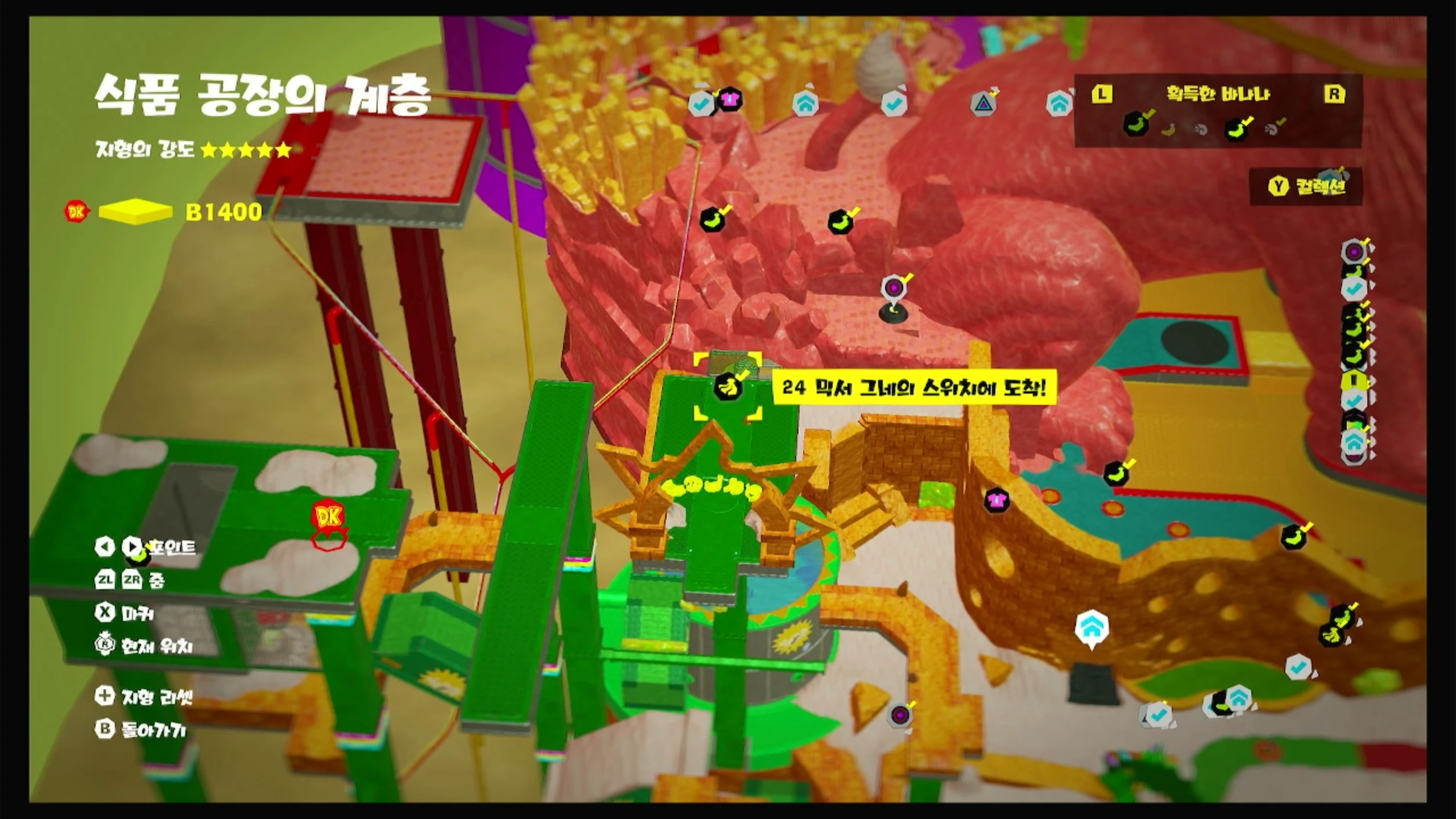This screenshot has height=819, width=1456.
Task: Click the 획득한 바나나 panel header
Action: tap(1218, 94)
